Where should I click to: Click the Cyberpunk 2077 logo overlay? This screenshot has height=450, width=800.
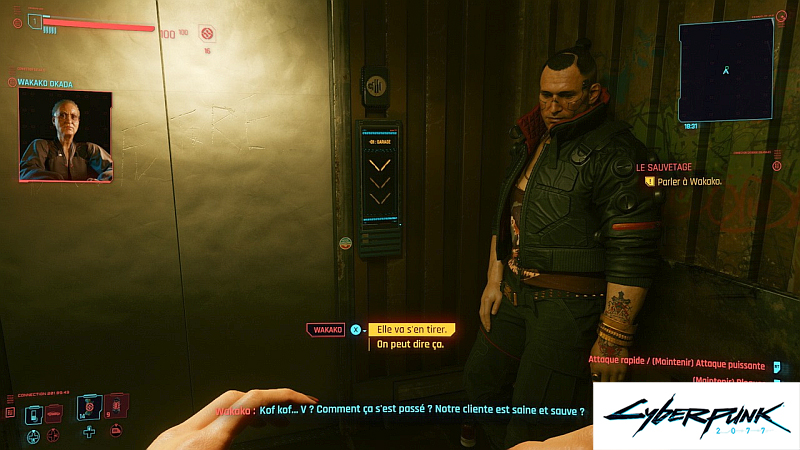[695, 415]
